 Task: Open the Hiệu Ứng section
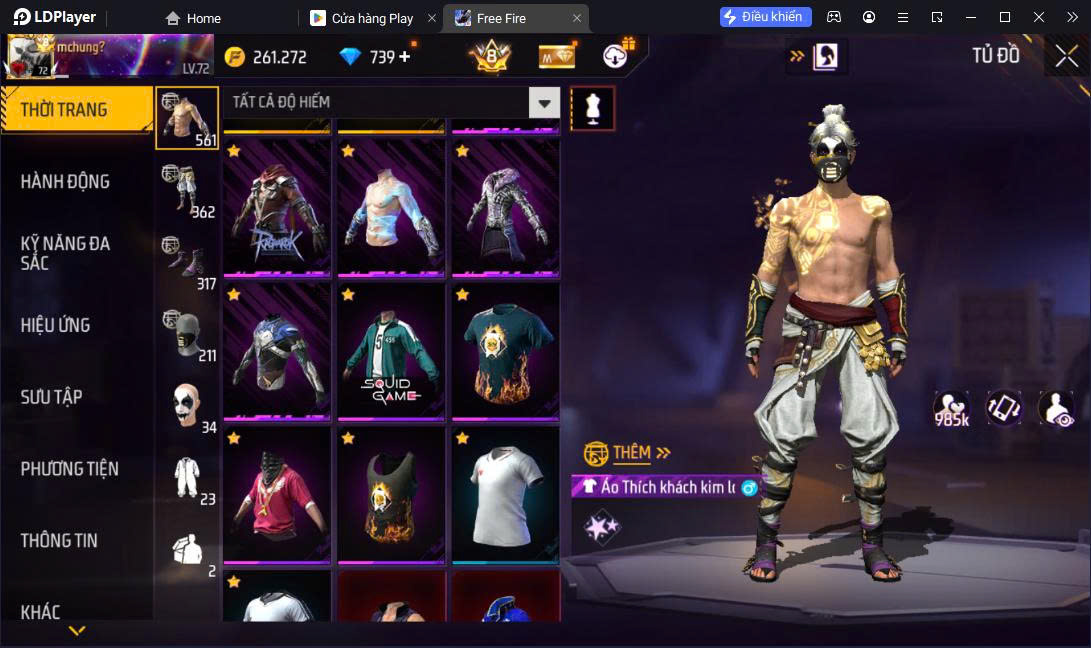point(56,325)
